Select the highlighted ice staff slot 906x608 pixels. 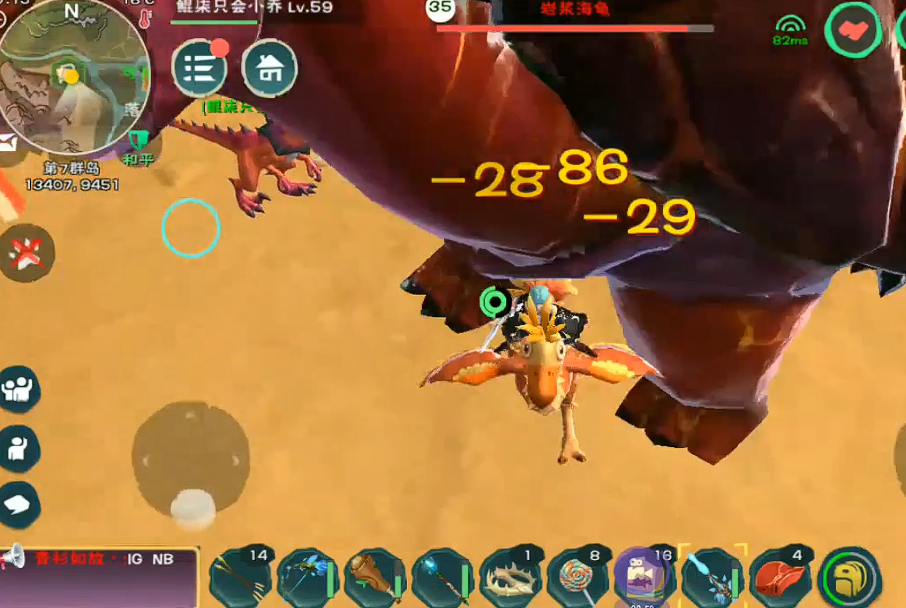[712, 577]
